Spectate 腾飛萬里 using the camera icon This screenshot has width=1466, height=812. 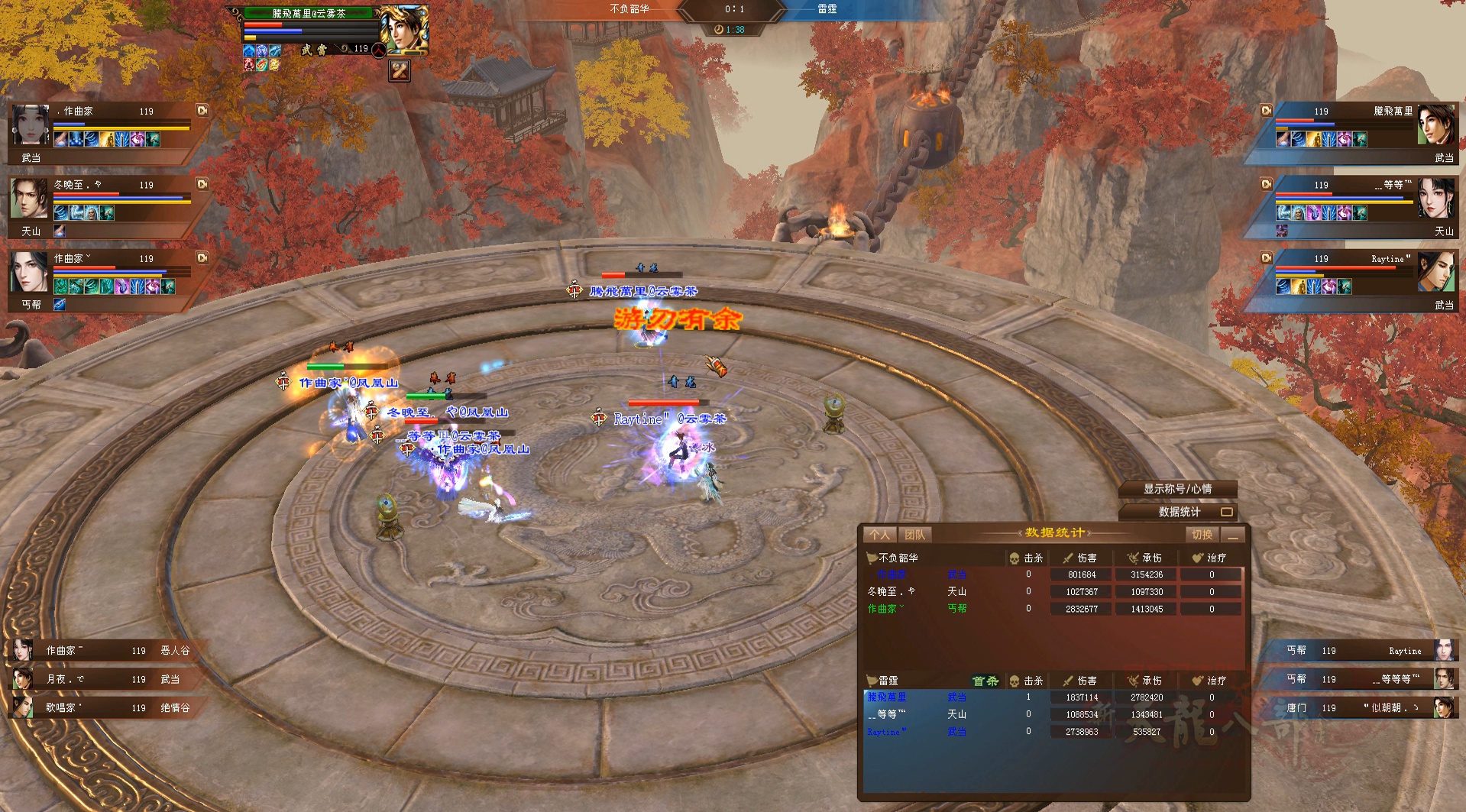click(1266, 111)
